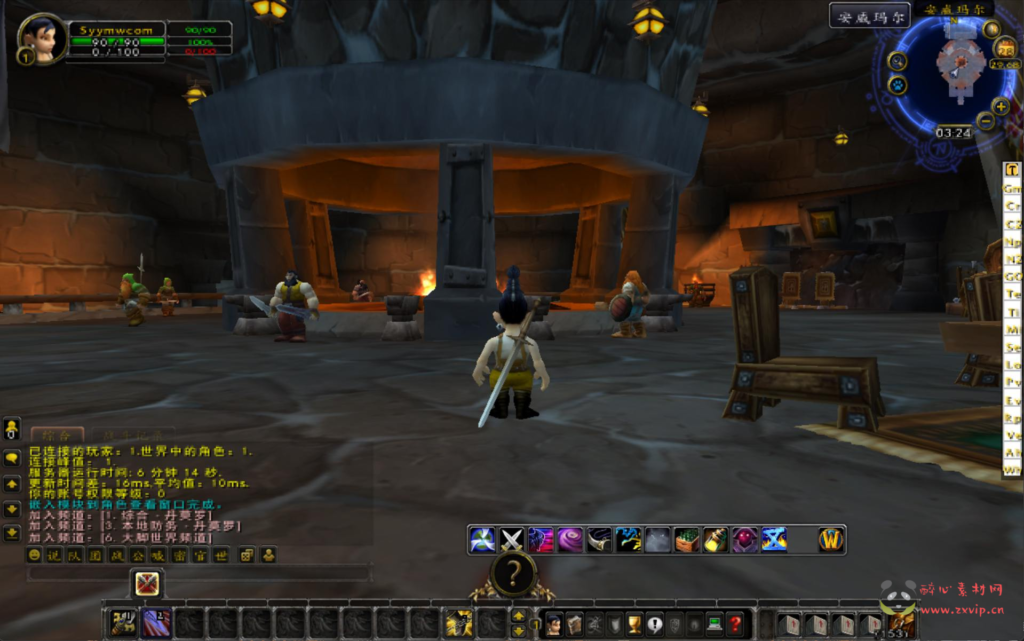The image size is (1024, 641).
Task: Open the red question mark help menu
Action: click(x=735, y=624)
